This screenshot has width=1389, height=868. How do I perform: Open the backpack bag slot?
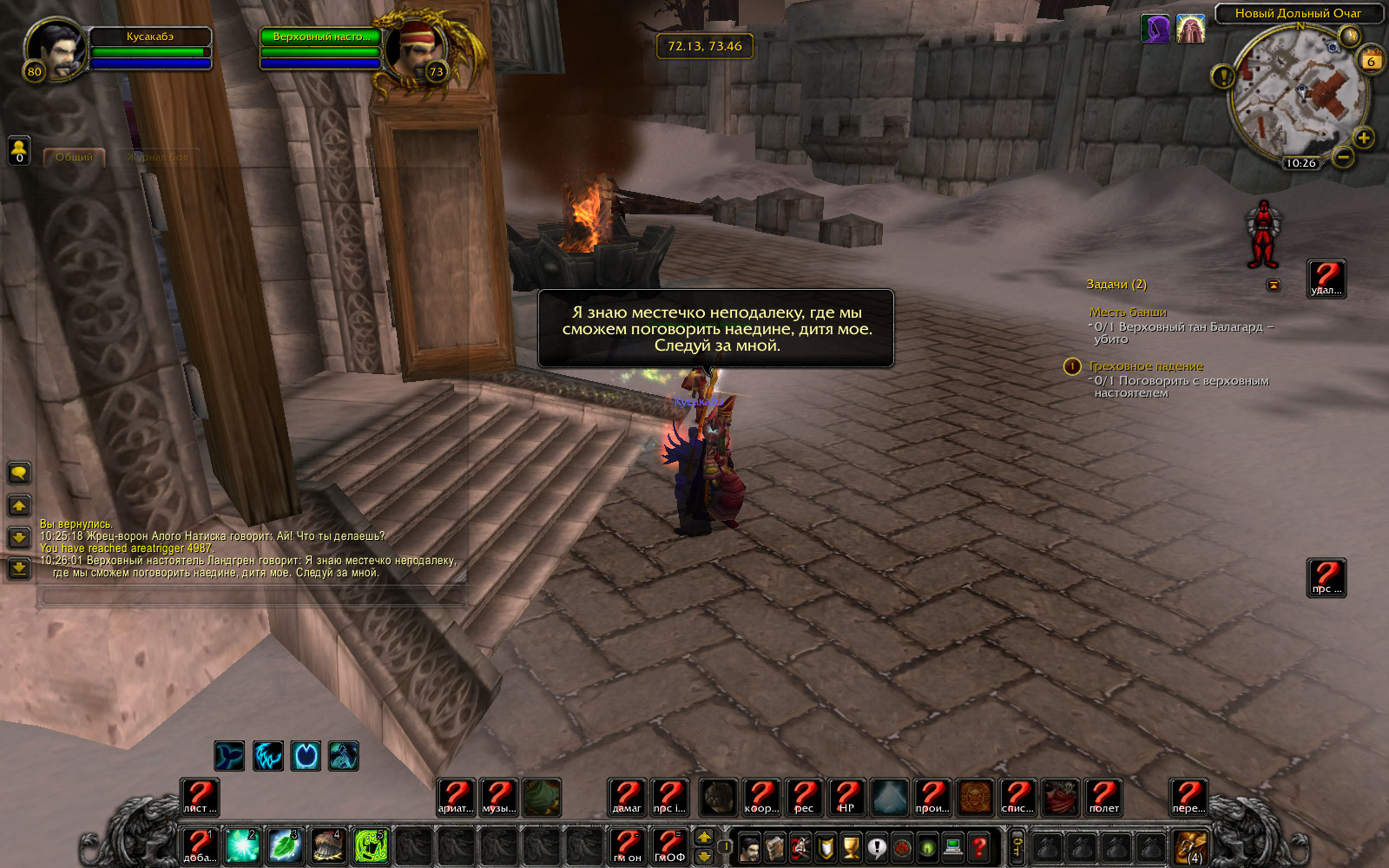pyautogui.click(x=1189, y=846)
